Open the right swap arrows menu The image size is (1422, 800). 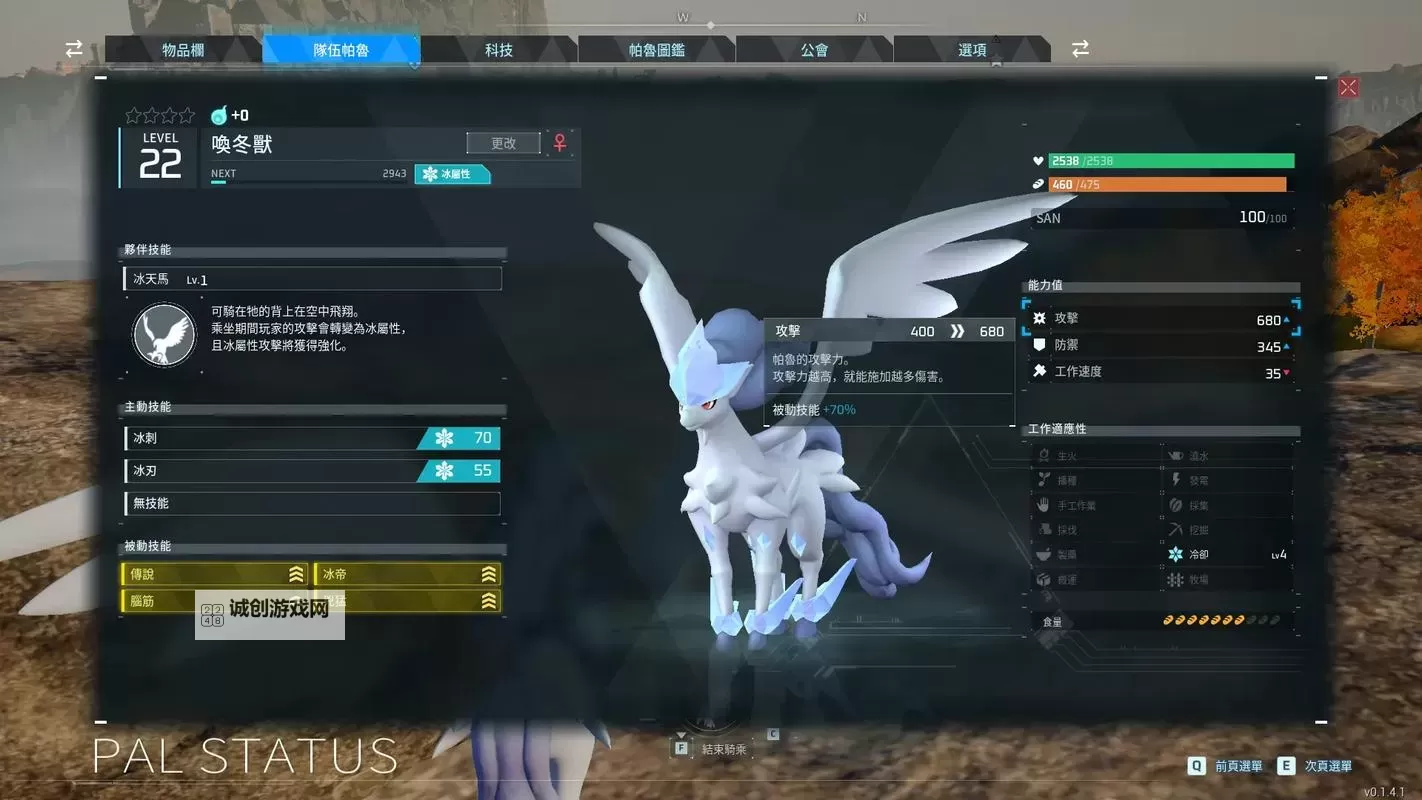pyautogui.click(x=1080, y=47)
